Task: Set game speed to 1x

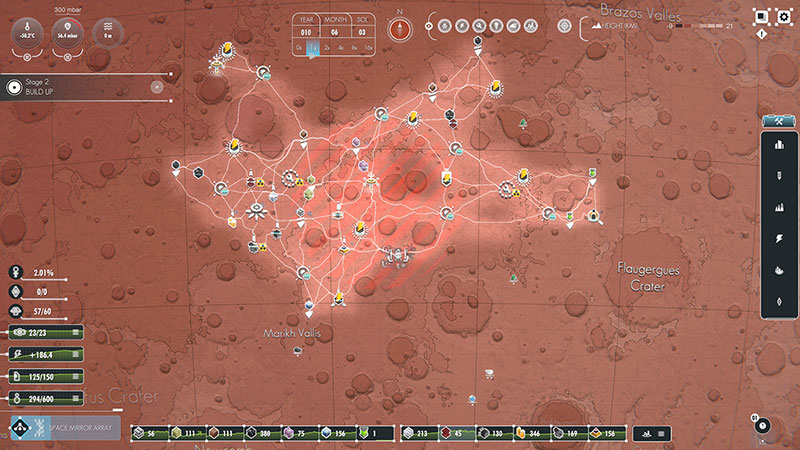Action: [x=313, y=47]
